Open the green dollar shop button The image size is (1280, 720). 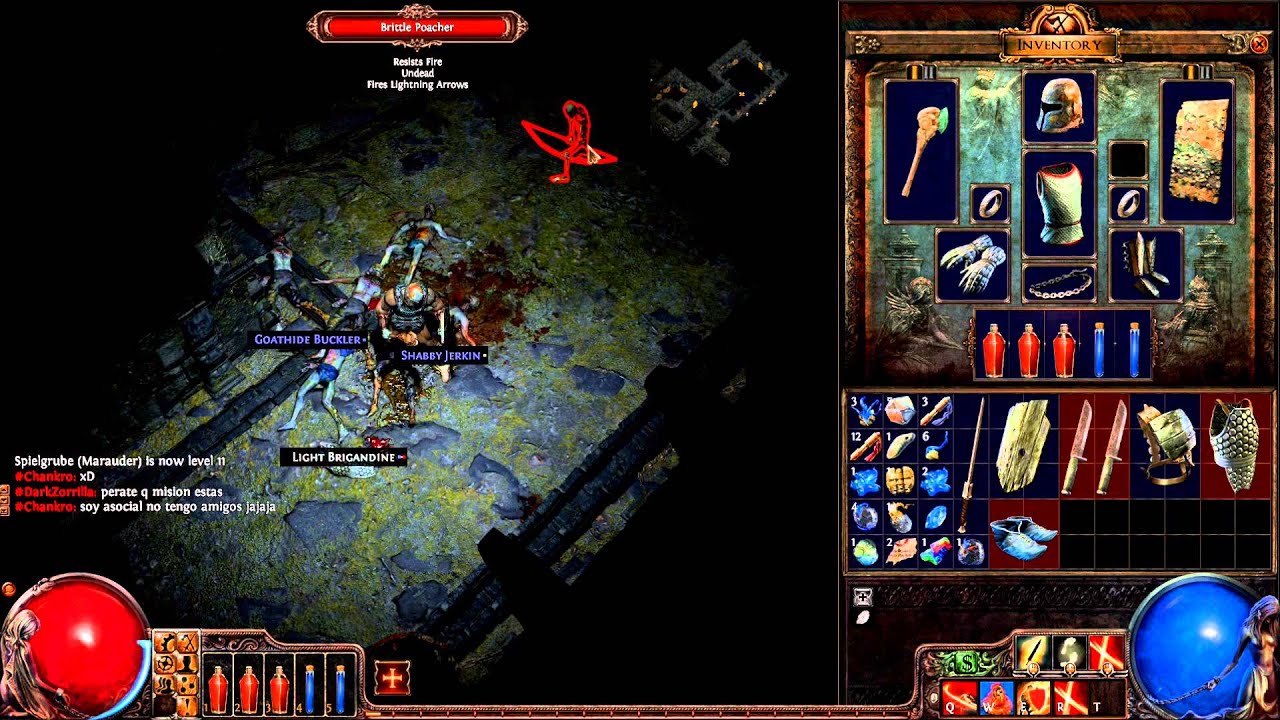(968, 663)
